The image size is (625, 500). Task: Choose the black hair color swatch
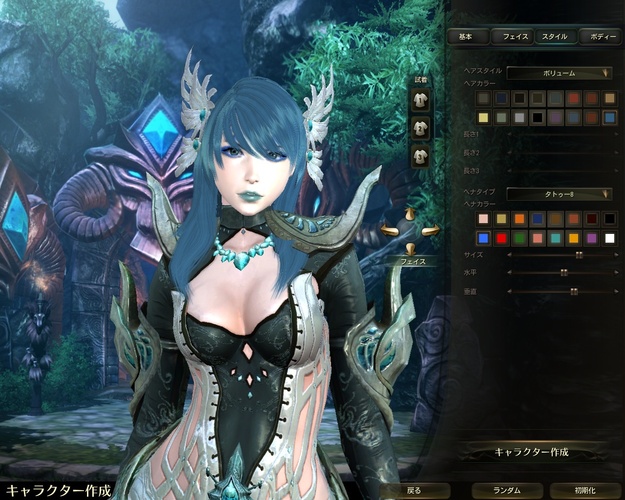537,117
